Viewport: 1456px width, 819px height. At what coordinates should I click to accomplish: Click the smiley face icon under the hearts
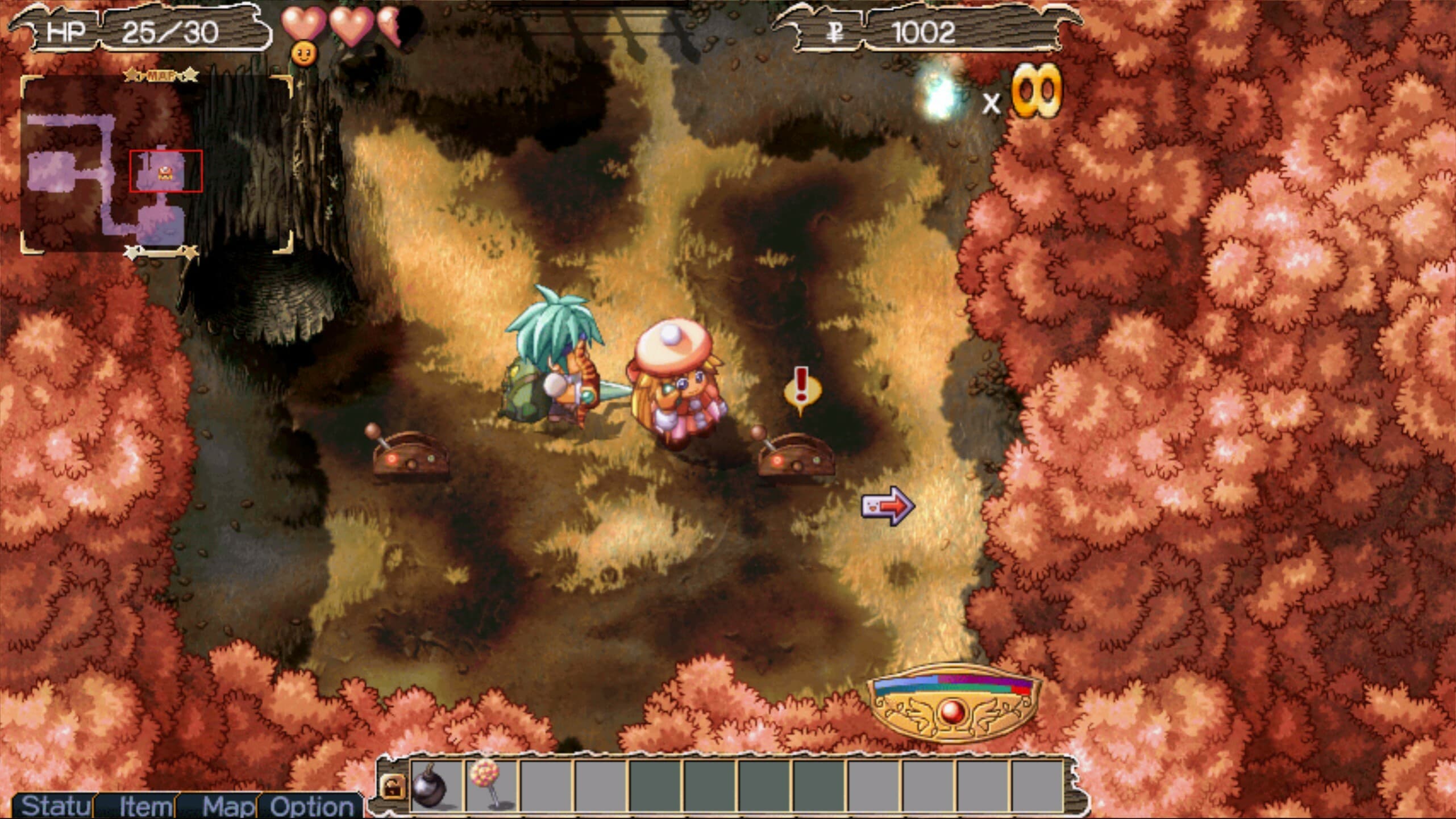305,55
